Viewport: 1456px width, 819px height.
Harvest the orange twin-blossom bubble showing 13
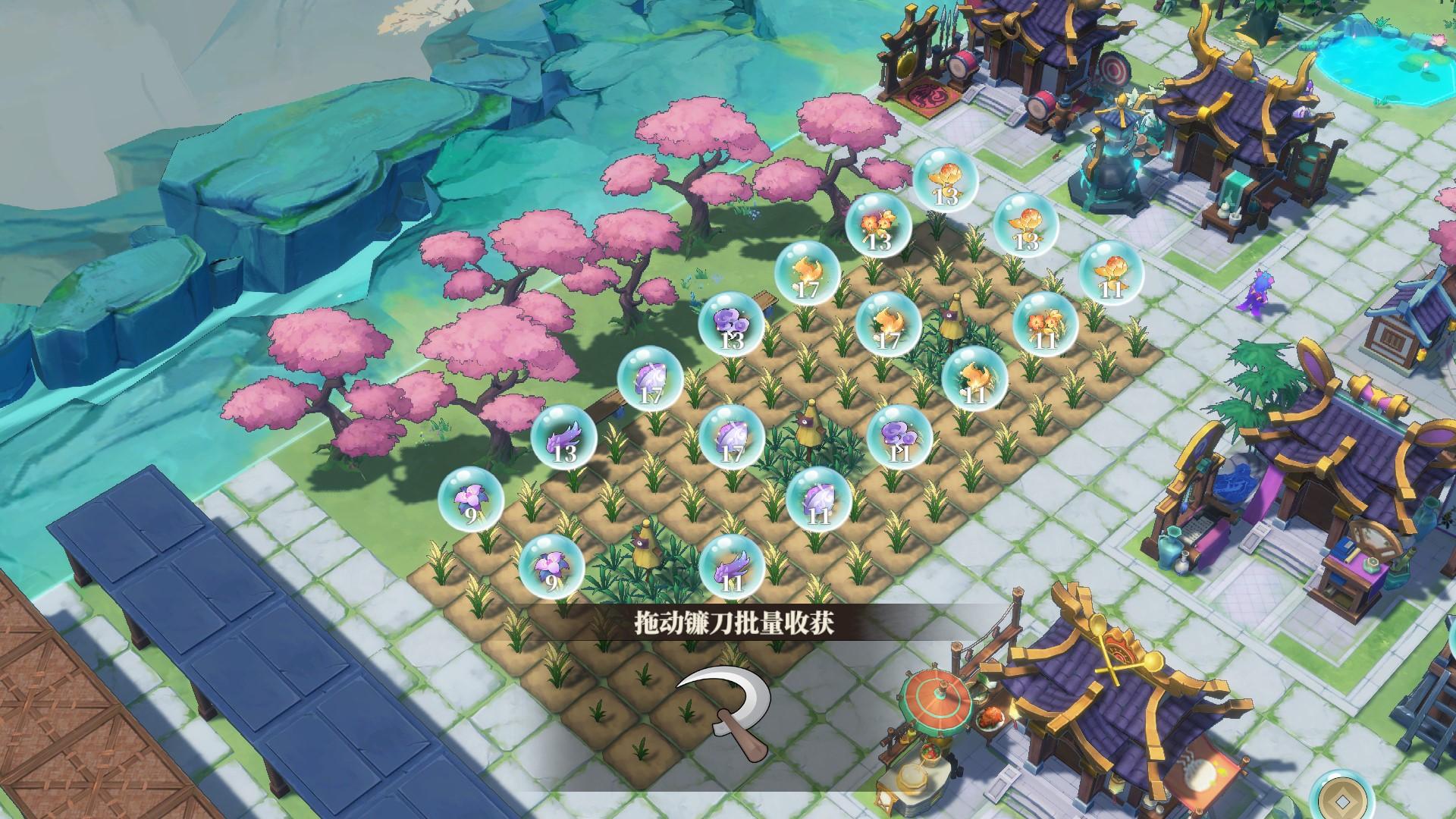[x=878, y=226]
